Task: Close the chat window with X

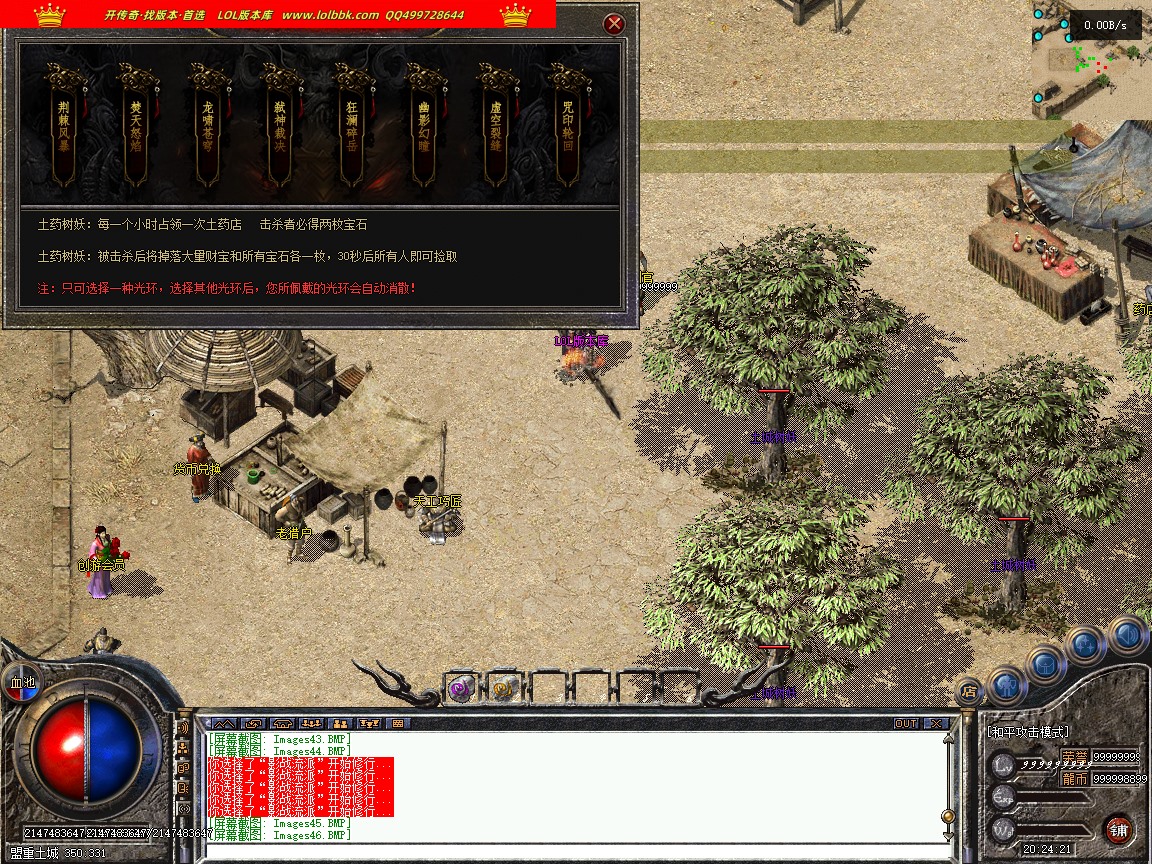Action: (x=936, y=723)
